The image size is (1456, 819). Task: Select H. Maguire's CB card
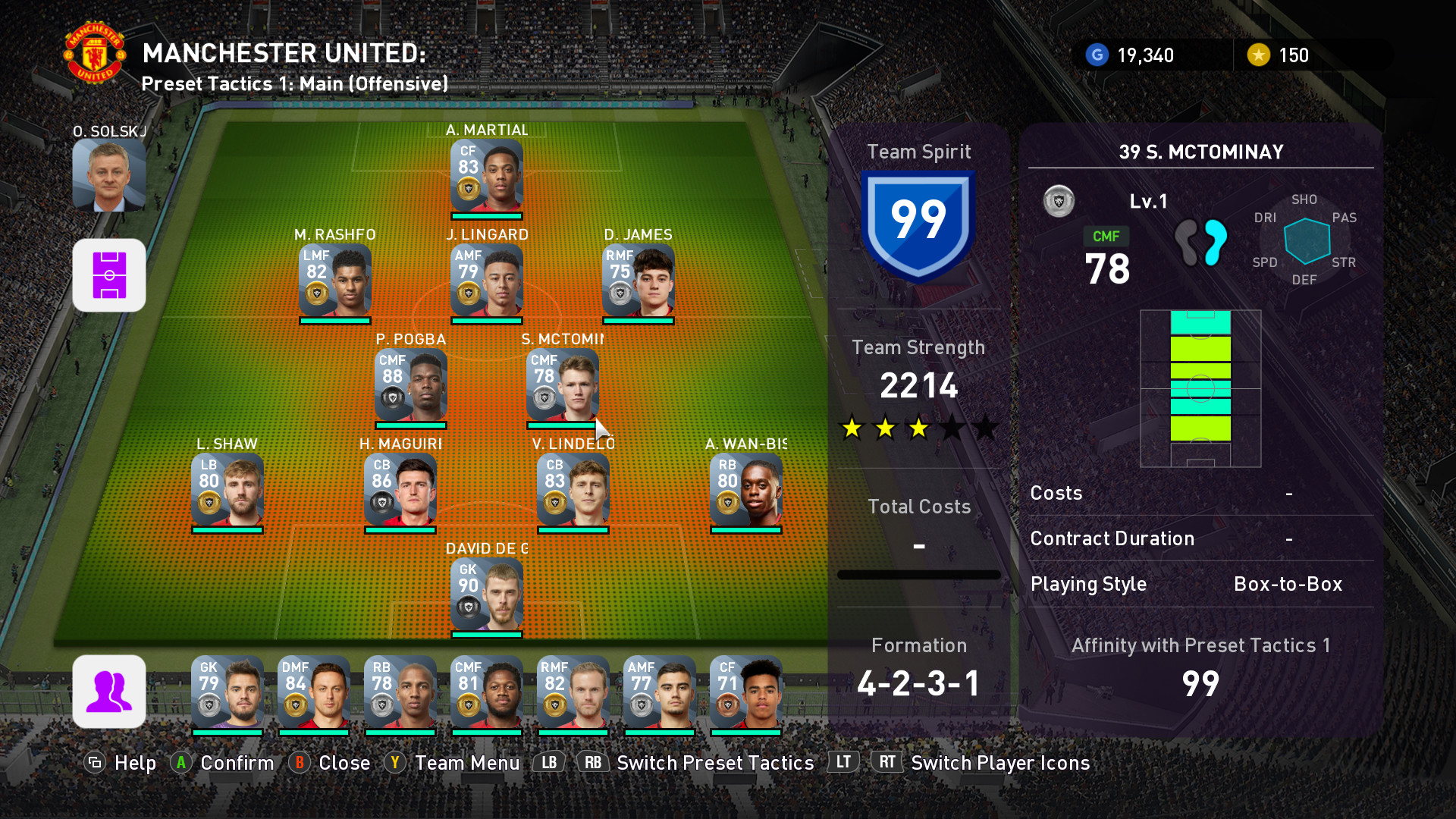(400, 490)
